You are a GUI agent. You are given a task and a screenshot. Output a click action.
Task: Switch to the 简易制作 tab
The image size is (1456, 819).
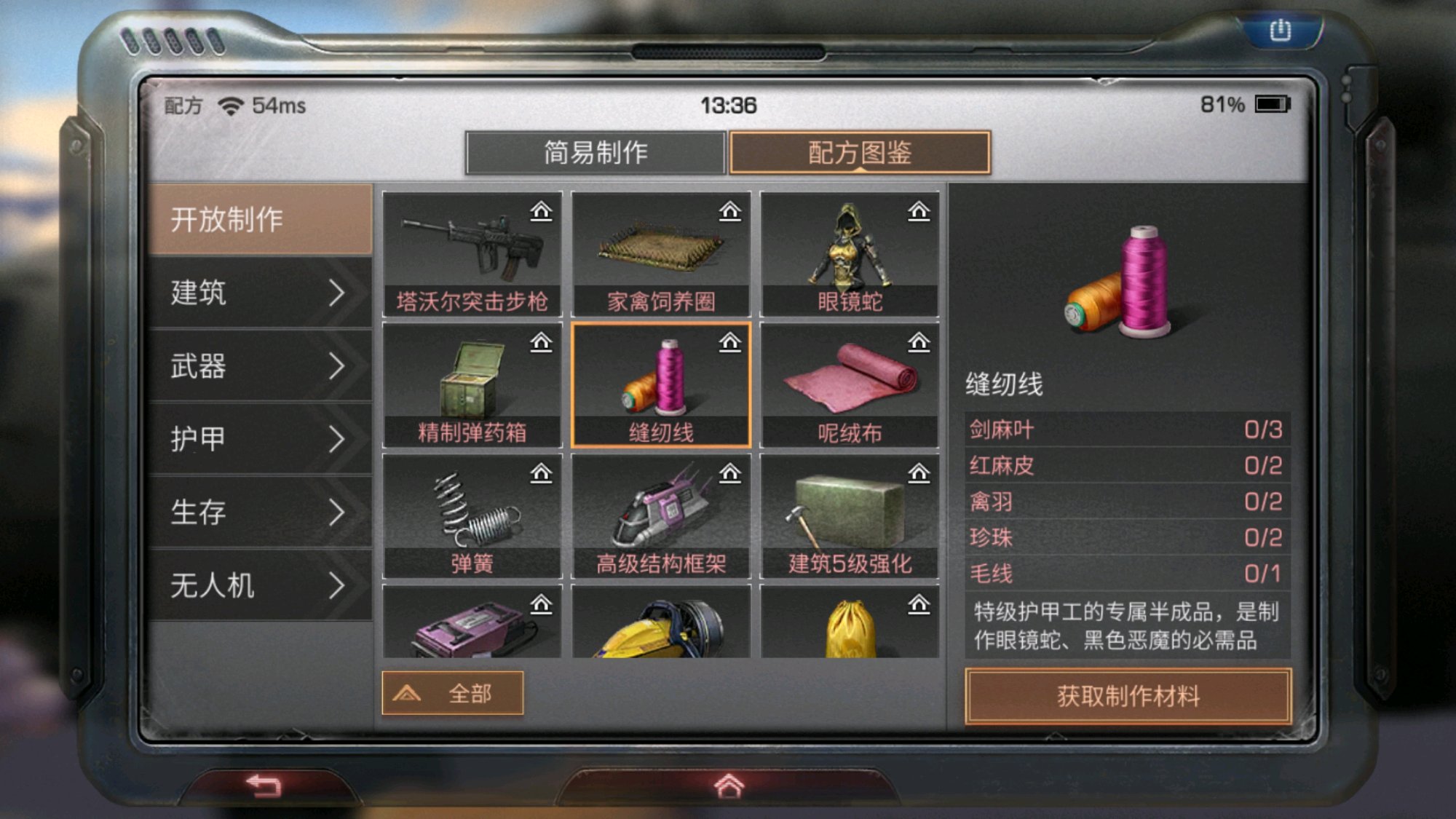coord(596,153)
